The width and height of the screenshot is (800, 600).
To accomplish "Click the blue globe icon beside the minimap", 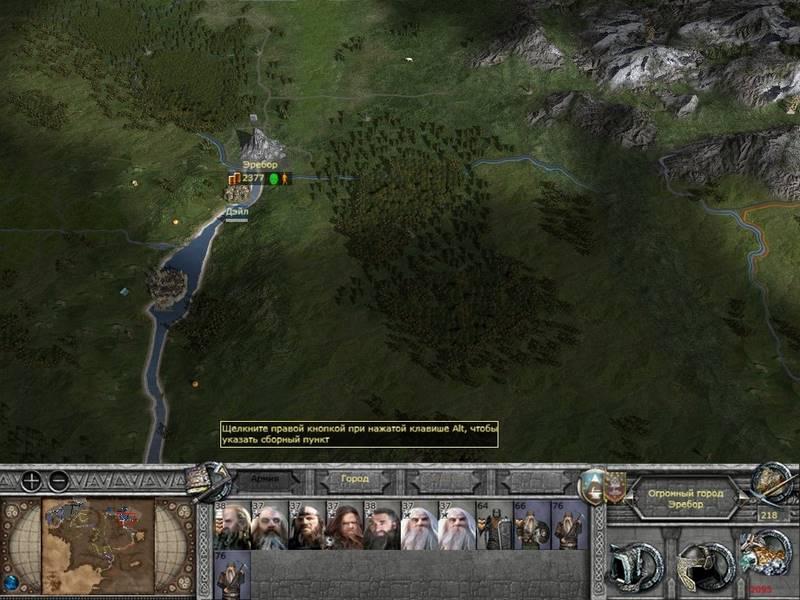I will point(11,581).
